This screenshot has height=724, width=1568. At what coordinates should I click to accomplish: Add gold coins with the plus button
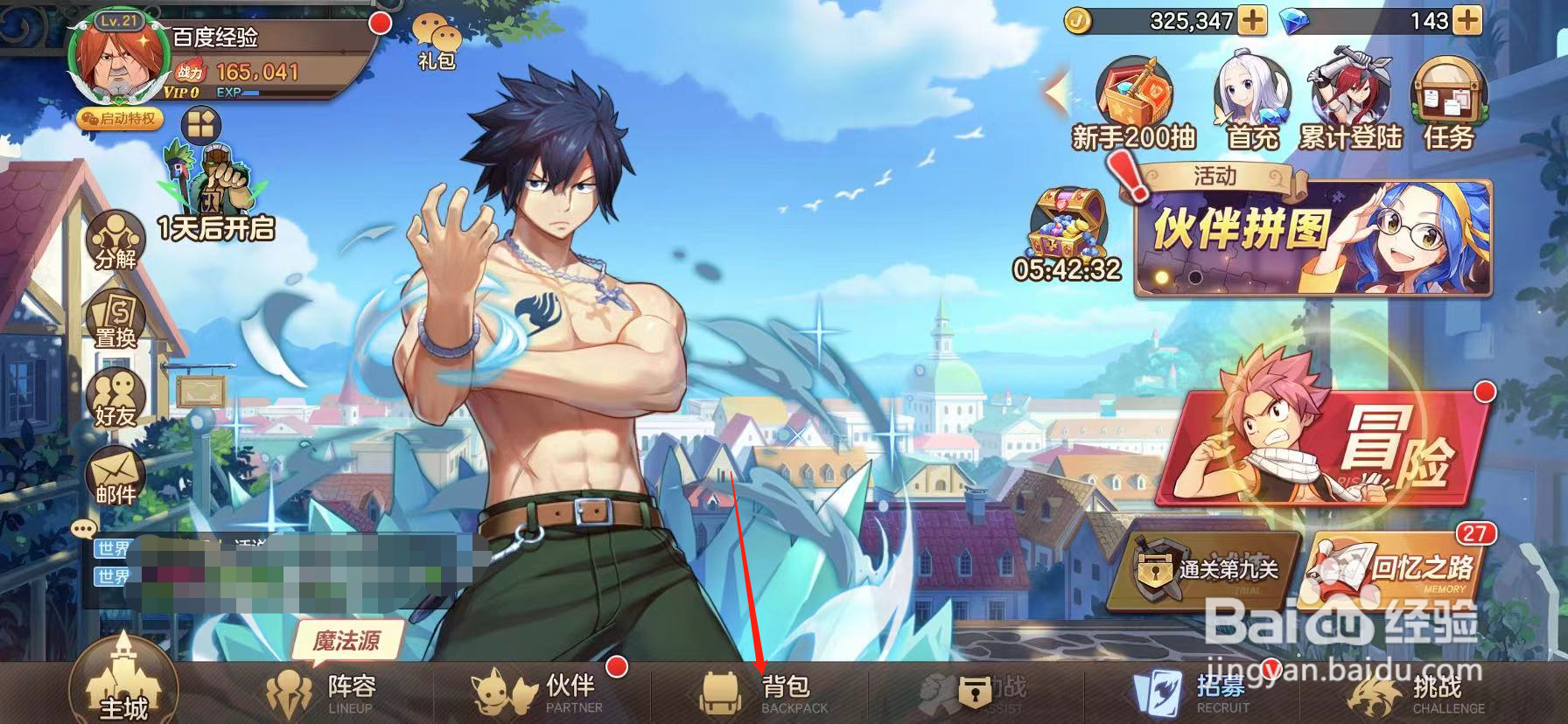click(x=1253, y=21)
